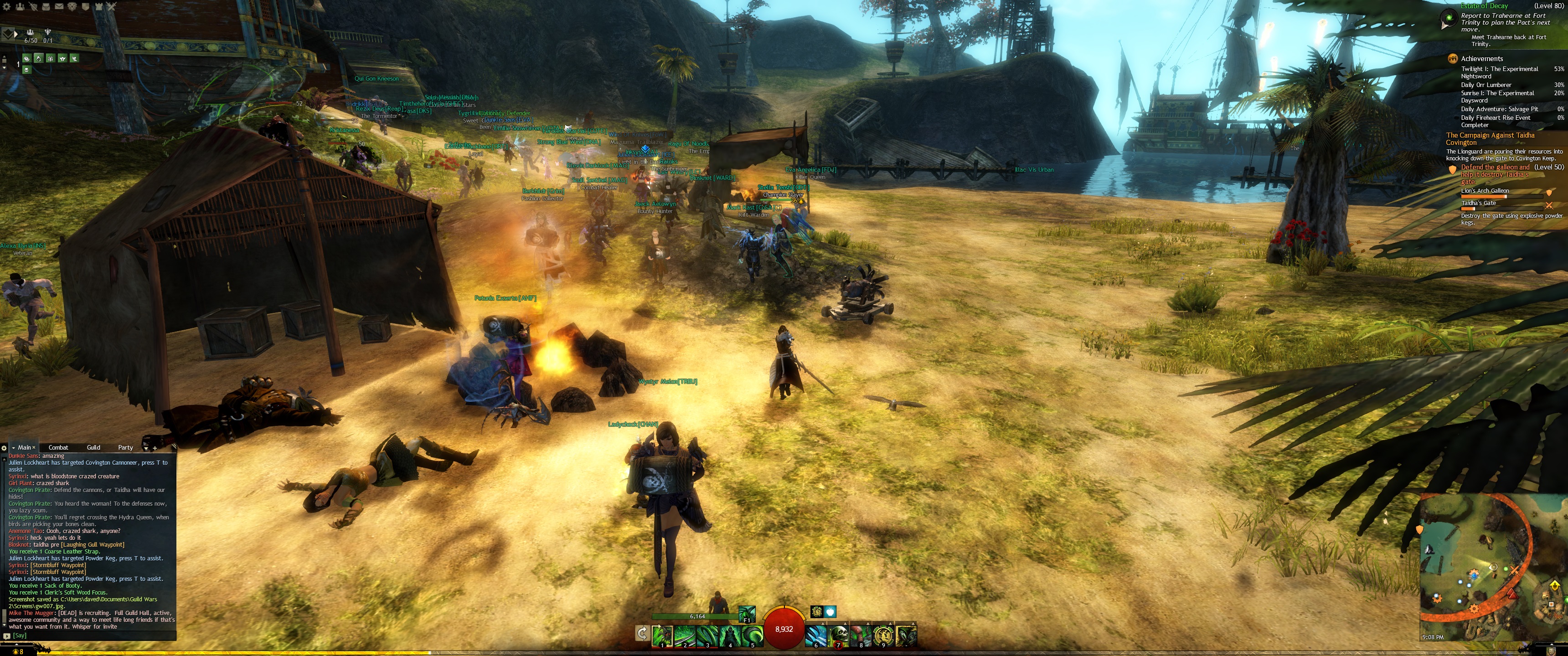Open the Black Lion Trading lion icon
Image resolution: width=1568 pixels, height=656 pixels.
pyautogui.click(x=72, y=6)
